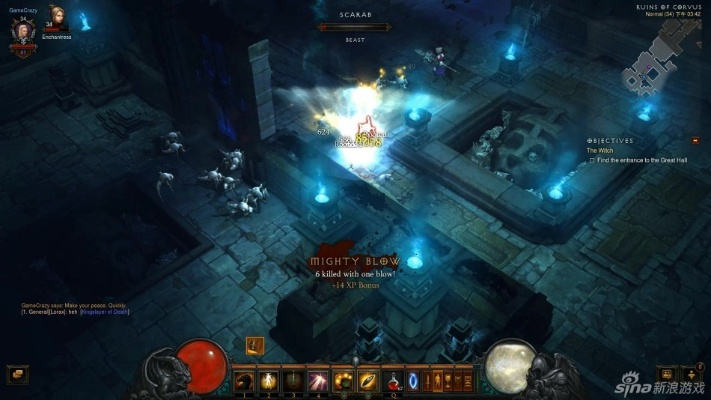
Task: Select the Enchantress follower portrait
Action: pyautogui.click(x=56, y=21)
